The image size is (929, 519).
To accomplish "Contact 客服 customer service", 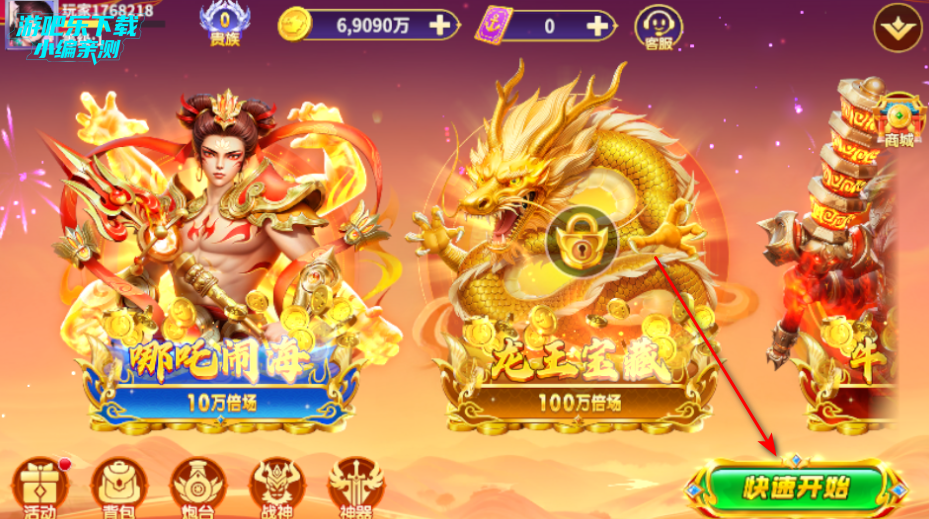I will click(658, 27).
